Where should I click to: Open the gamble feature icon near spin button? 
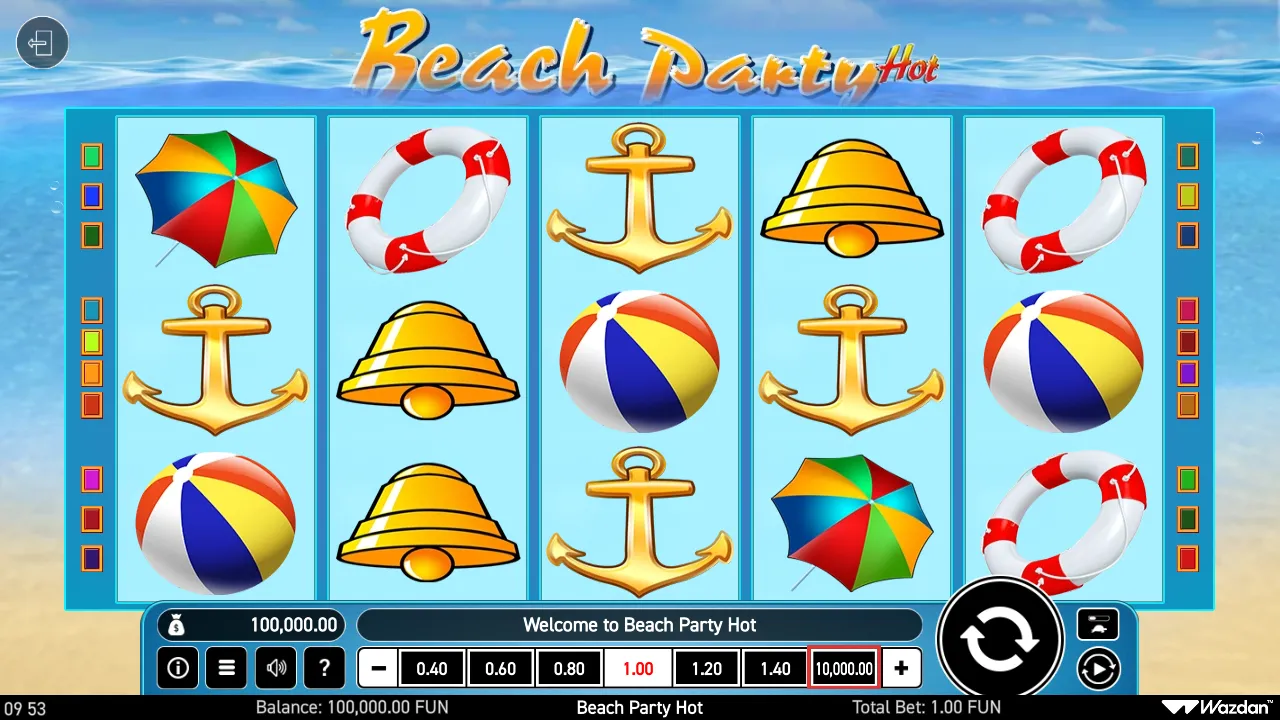(1098, 624)
